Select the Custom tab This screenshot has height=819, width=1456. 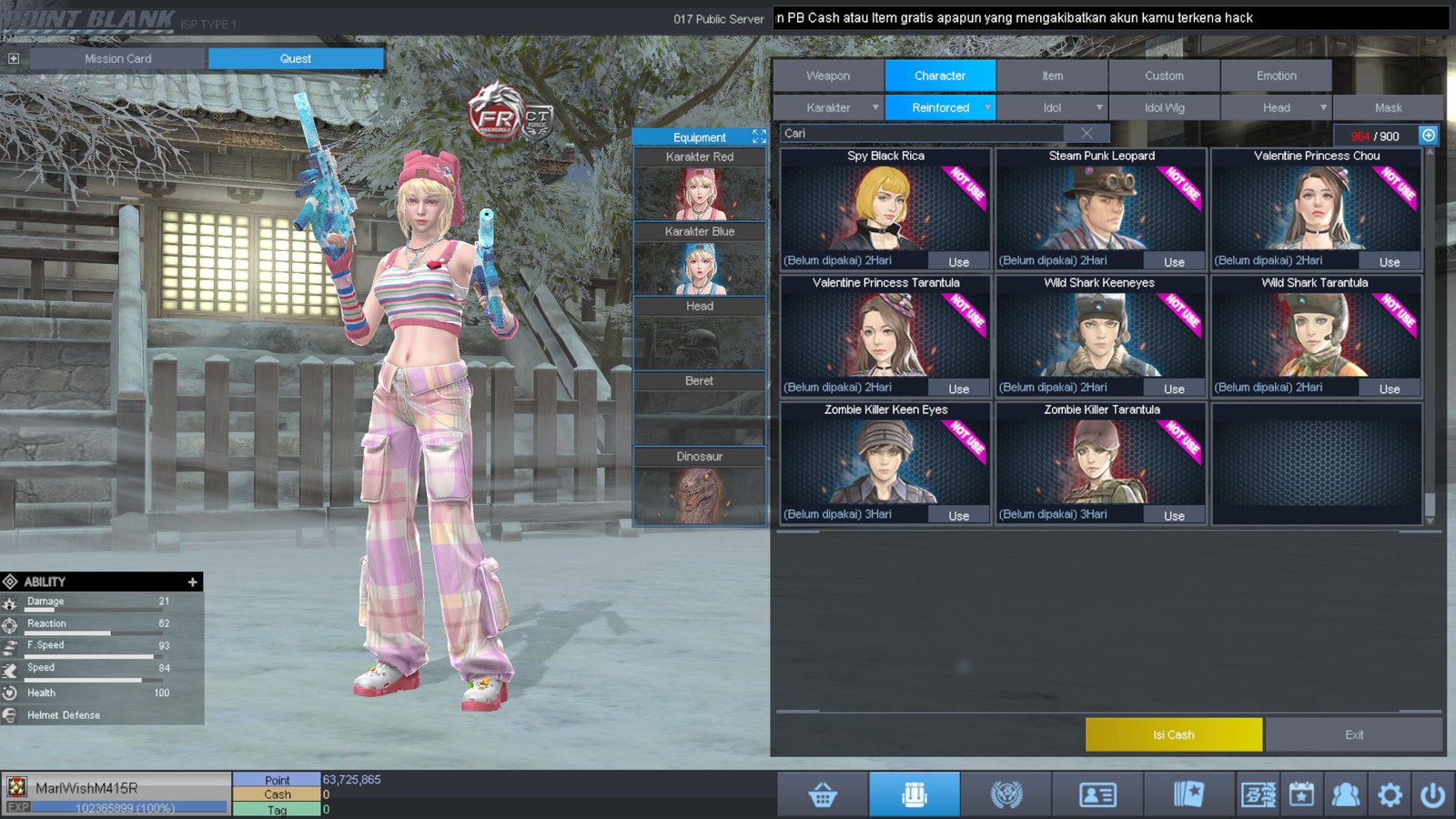tap(1164, 76)
